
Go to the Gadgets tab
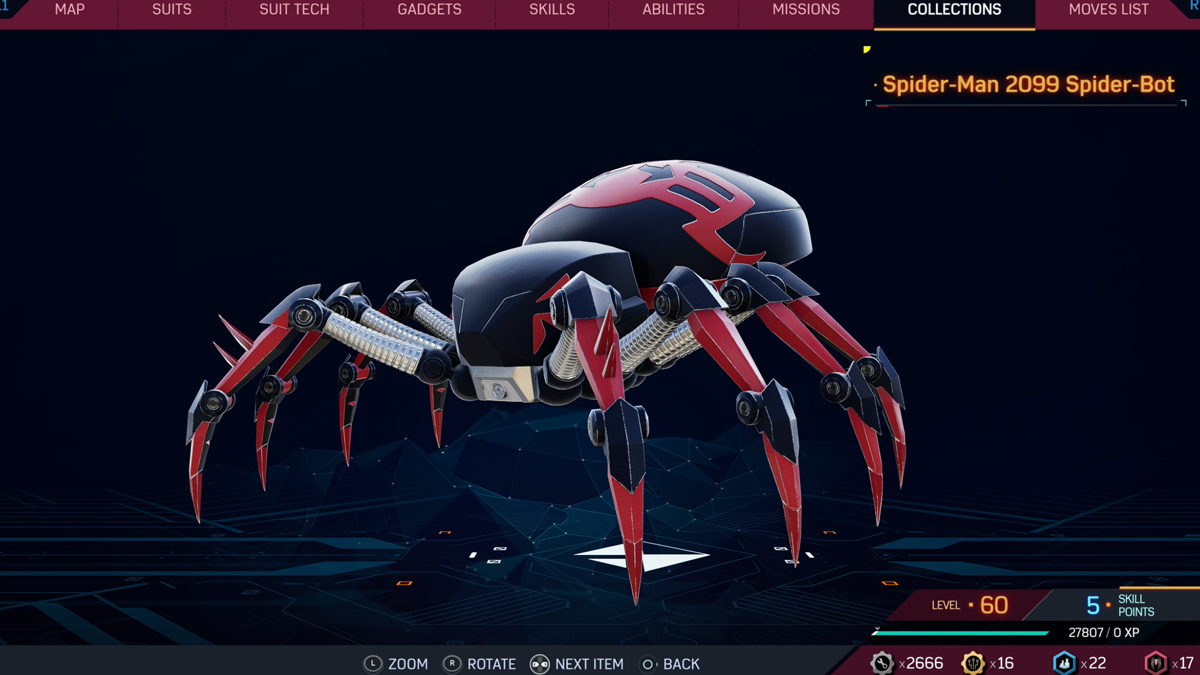429,10
